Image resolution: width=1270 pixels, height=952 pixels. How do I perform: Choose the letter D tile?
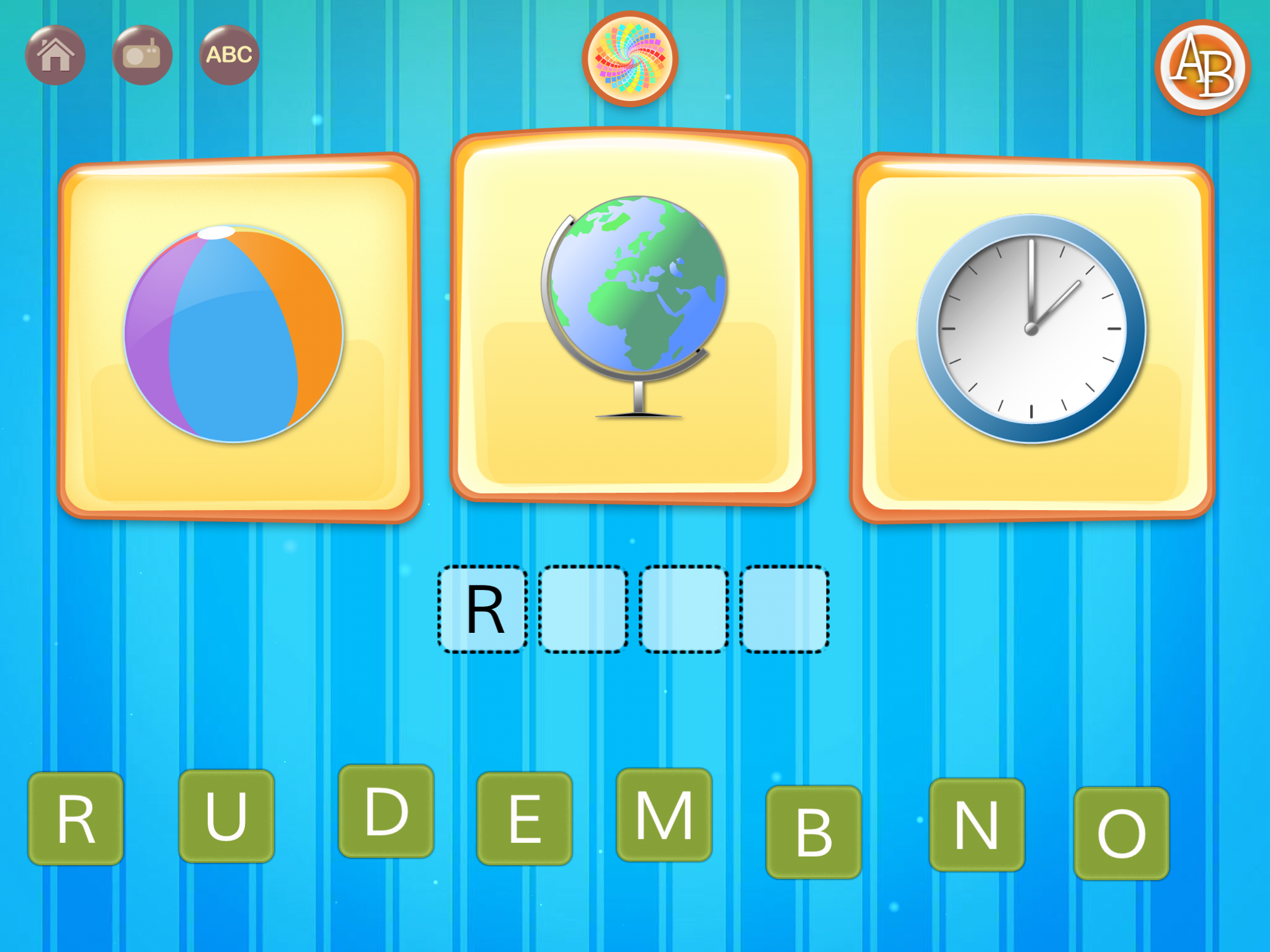(x=386, y=811)
